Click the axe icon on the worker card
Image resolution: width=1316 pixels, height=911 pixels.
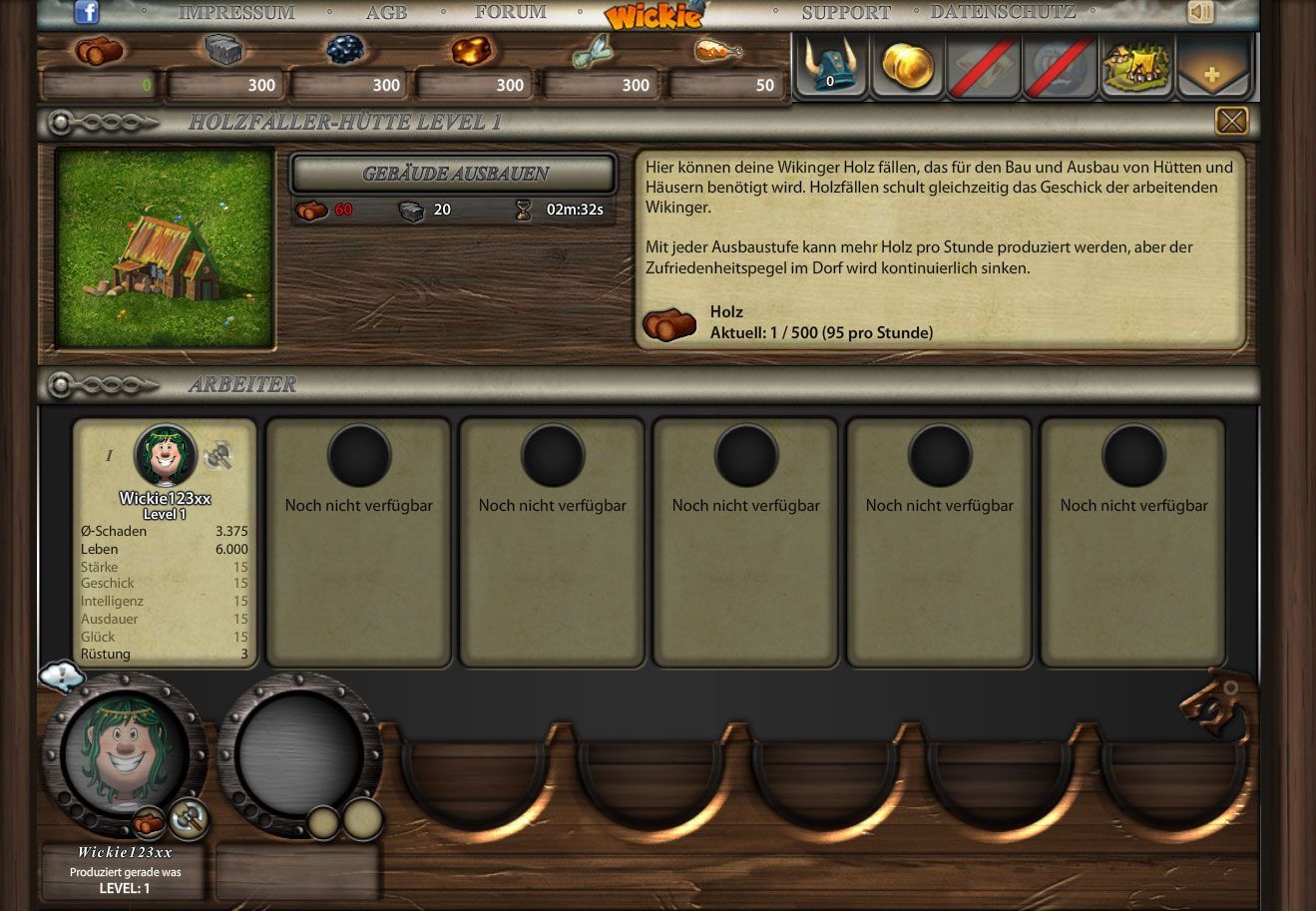[218, 456]
